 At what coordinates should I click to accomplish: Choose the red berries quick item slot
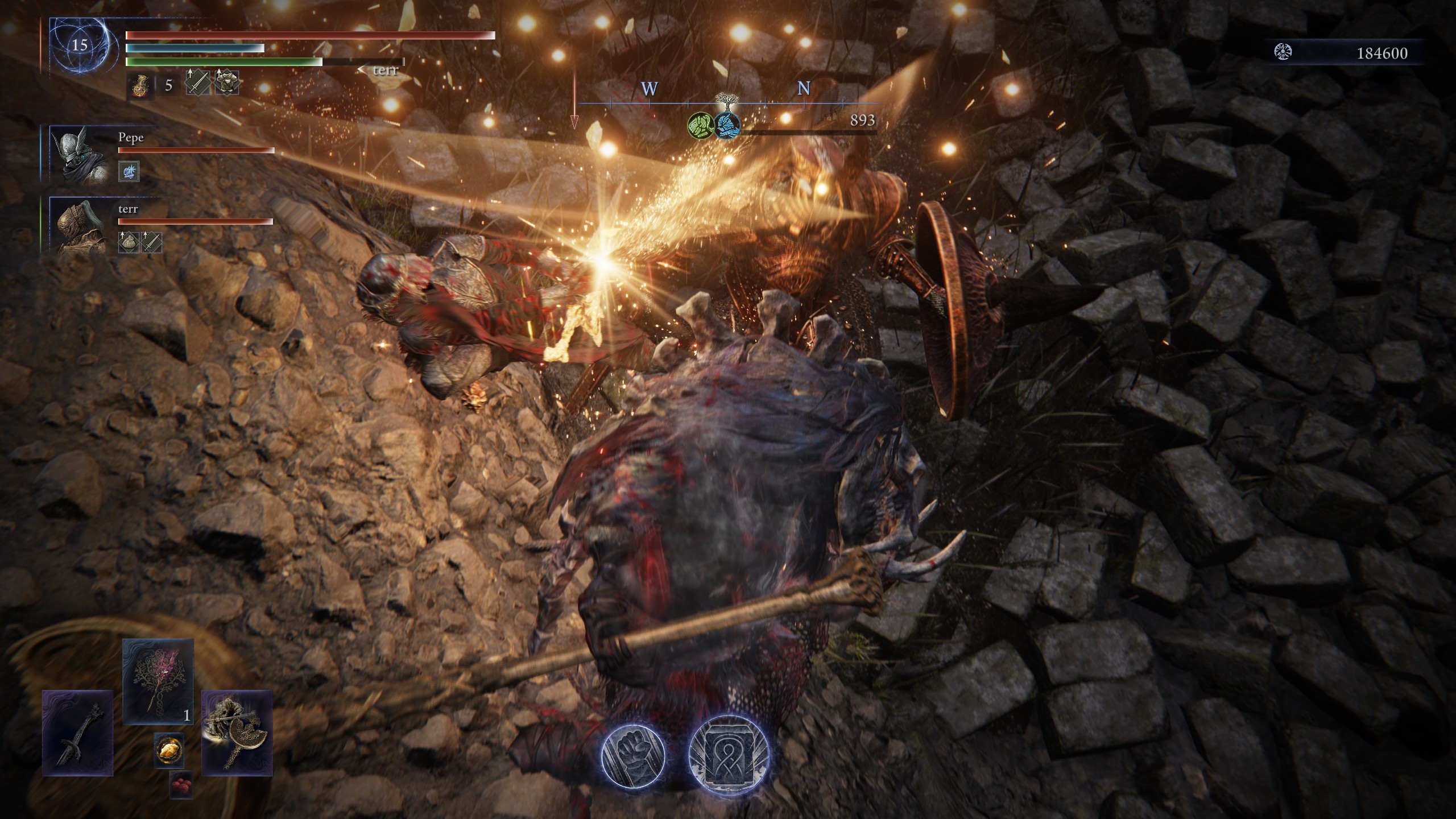pos(181,785)
